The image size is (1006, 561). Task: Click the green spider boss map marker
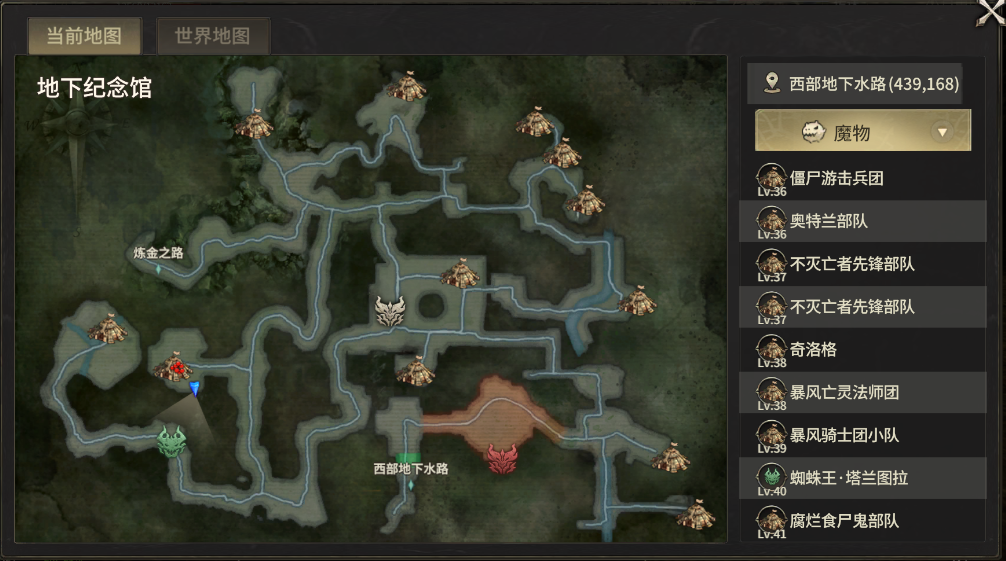point(172,440)
